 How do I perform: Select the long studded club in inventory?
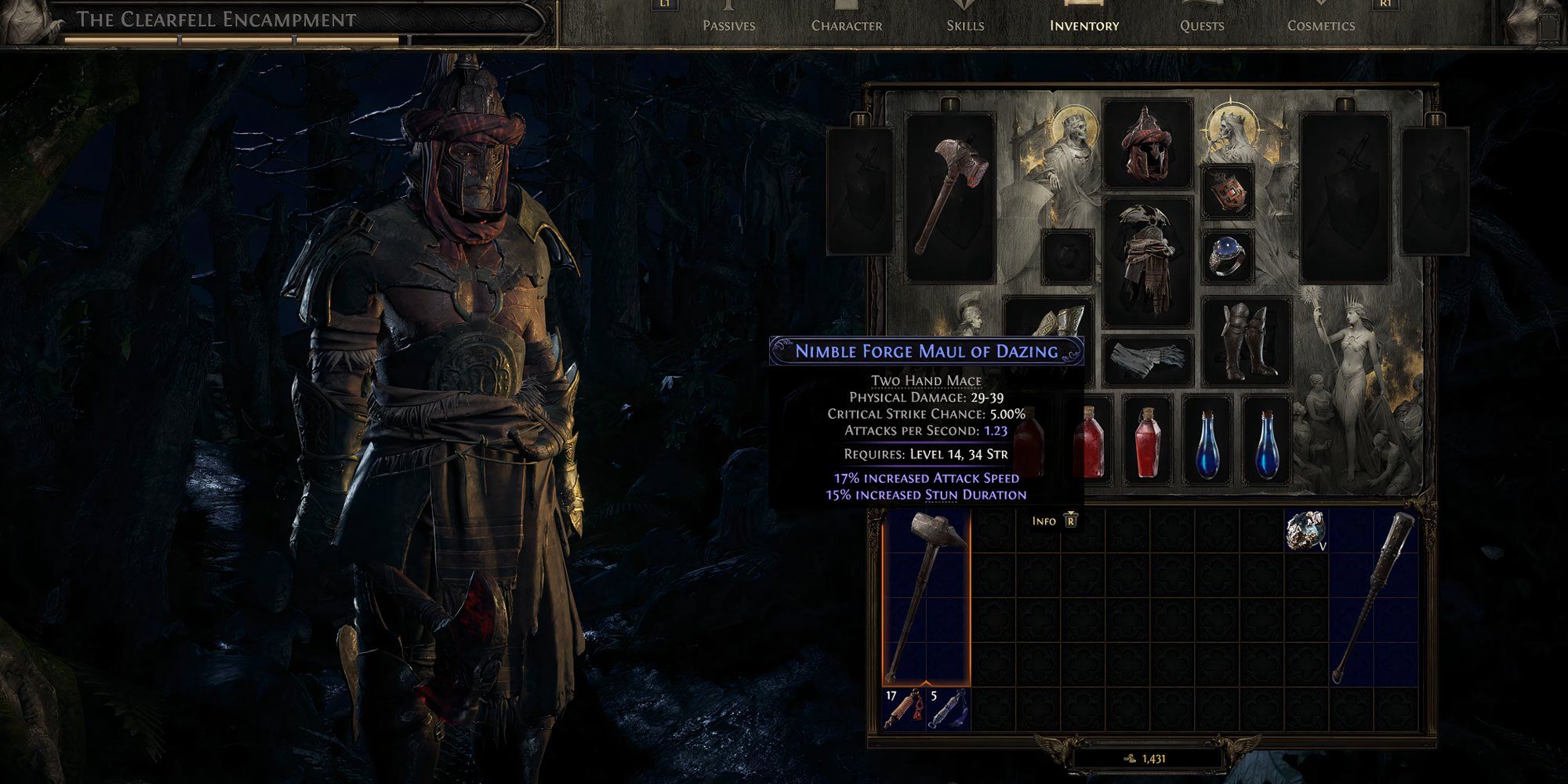point(1374,596)
